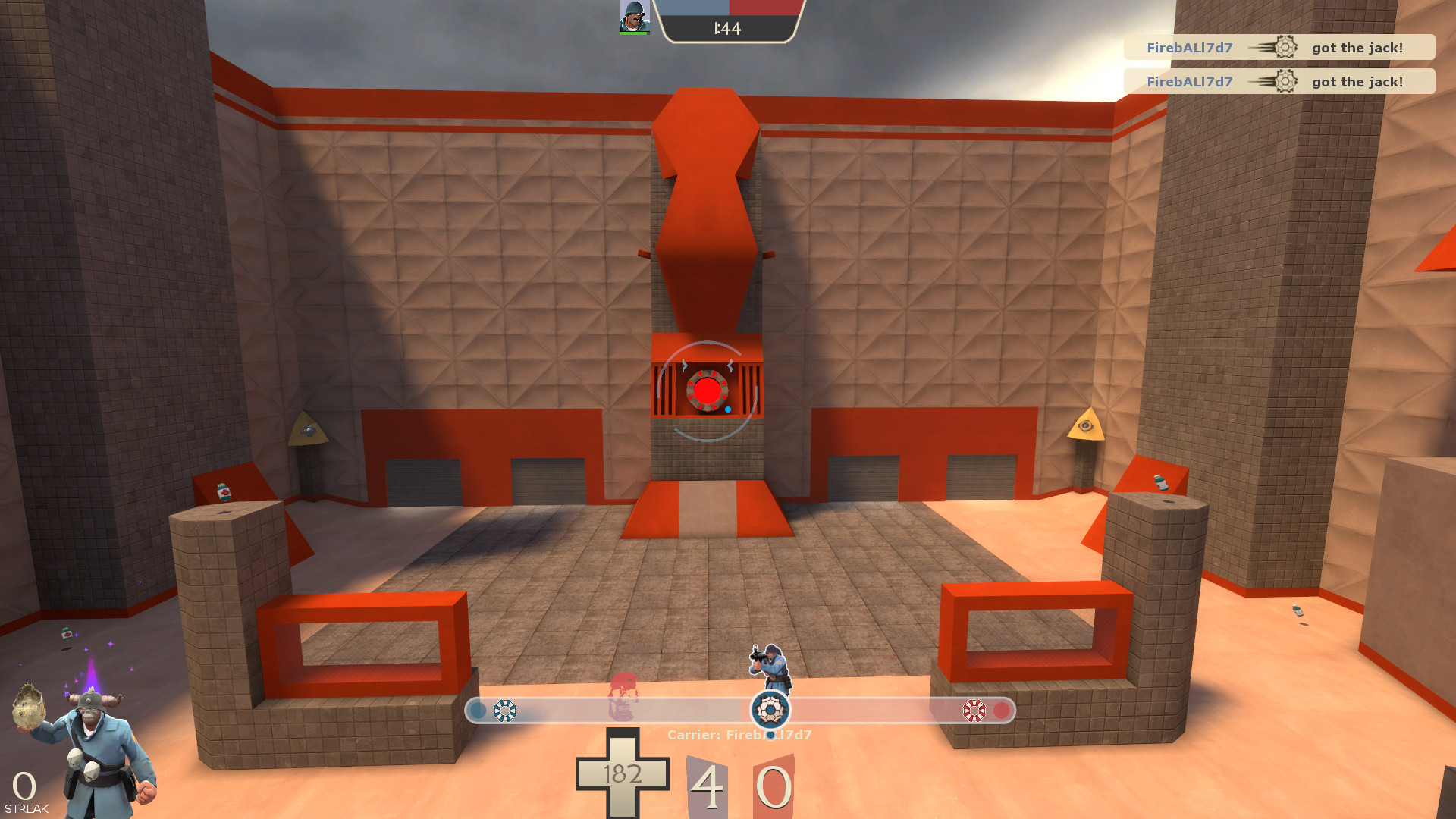The height and width of the screenshot is (819, 1456).
Task: Click the Carrier: FirebALl7d7 label
Action: 738,734
